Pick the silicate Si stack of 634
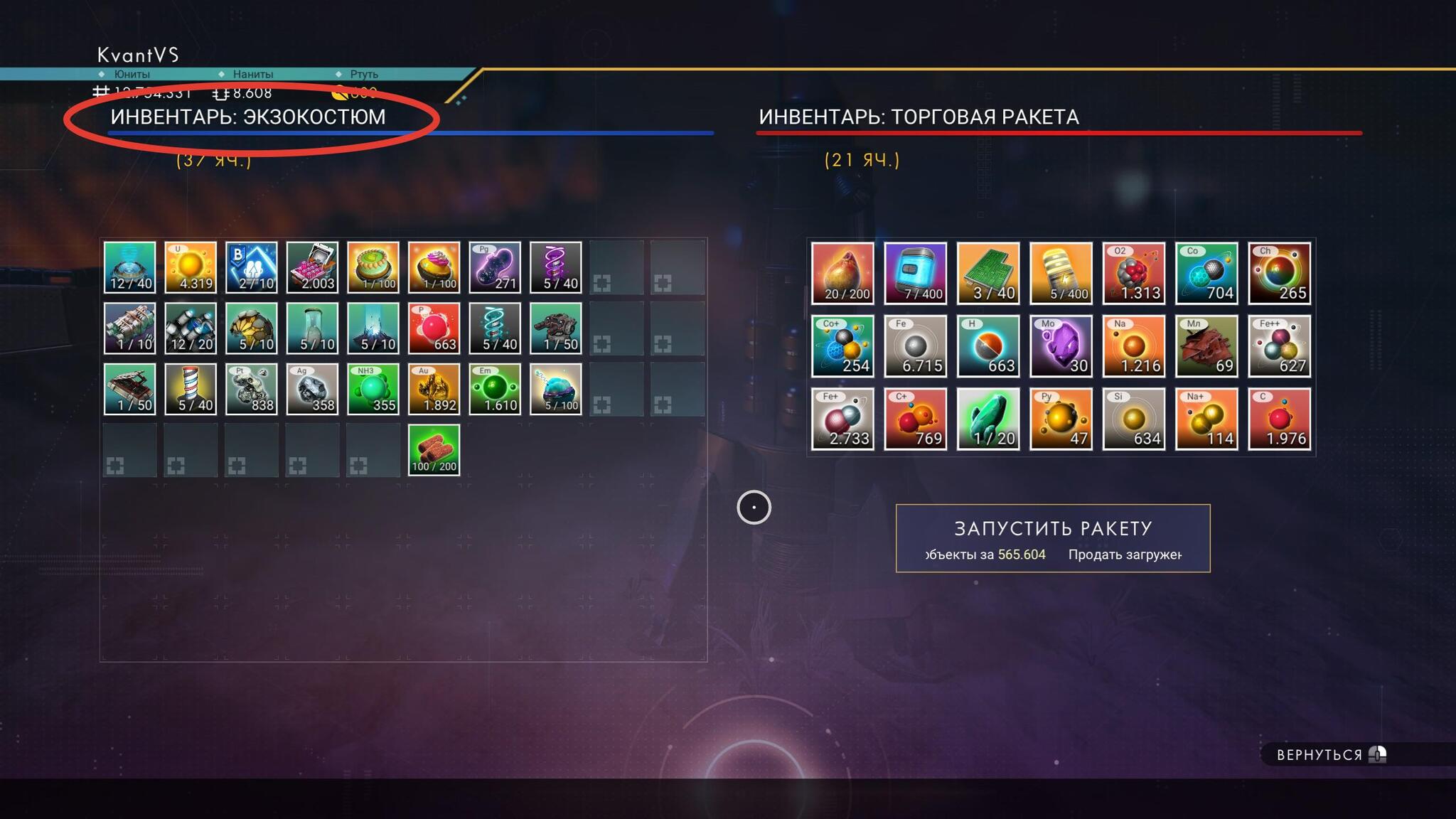The height and width of the screenshot is (819, 1456). click(x=1133, y=419)
